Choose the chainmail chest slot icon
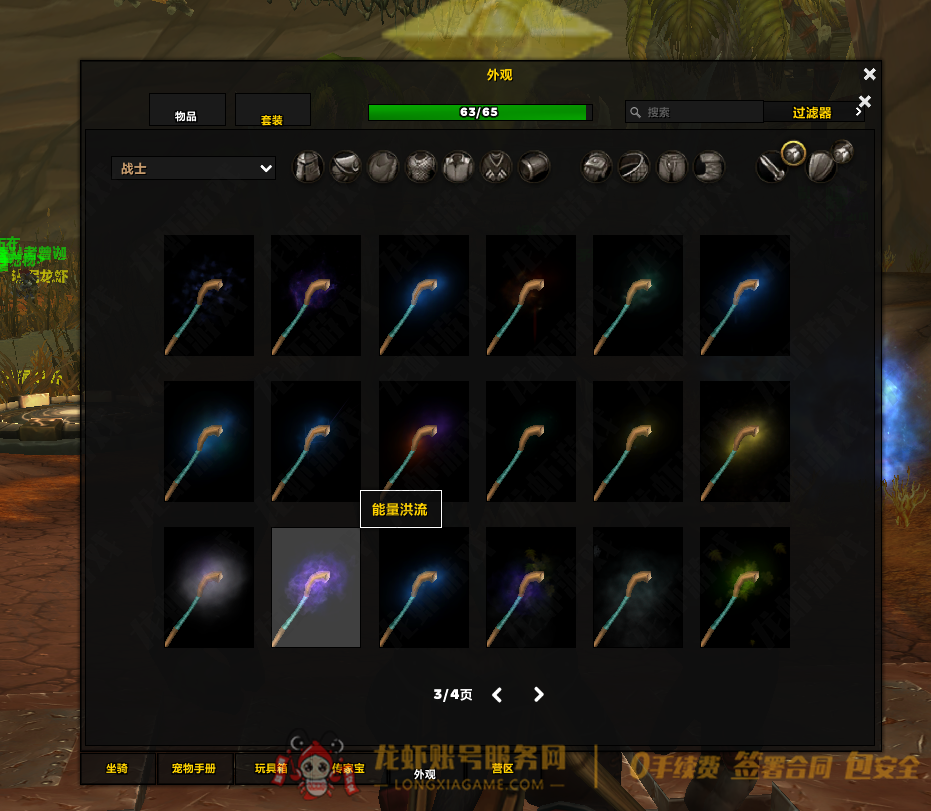The image size is (931, 811). (x=421, y=167)
